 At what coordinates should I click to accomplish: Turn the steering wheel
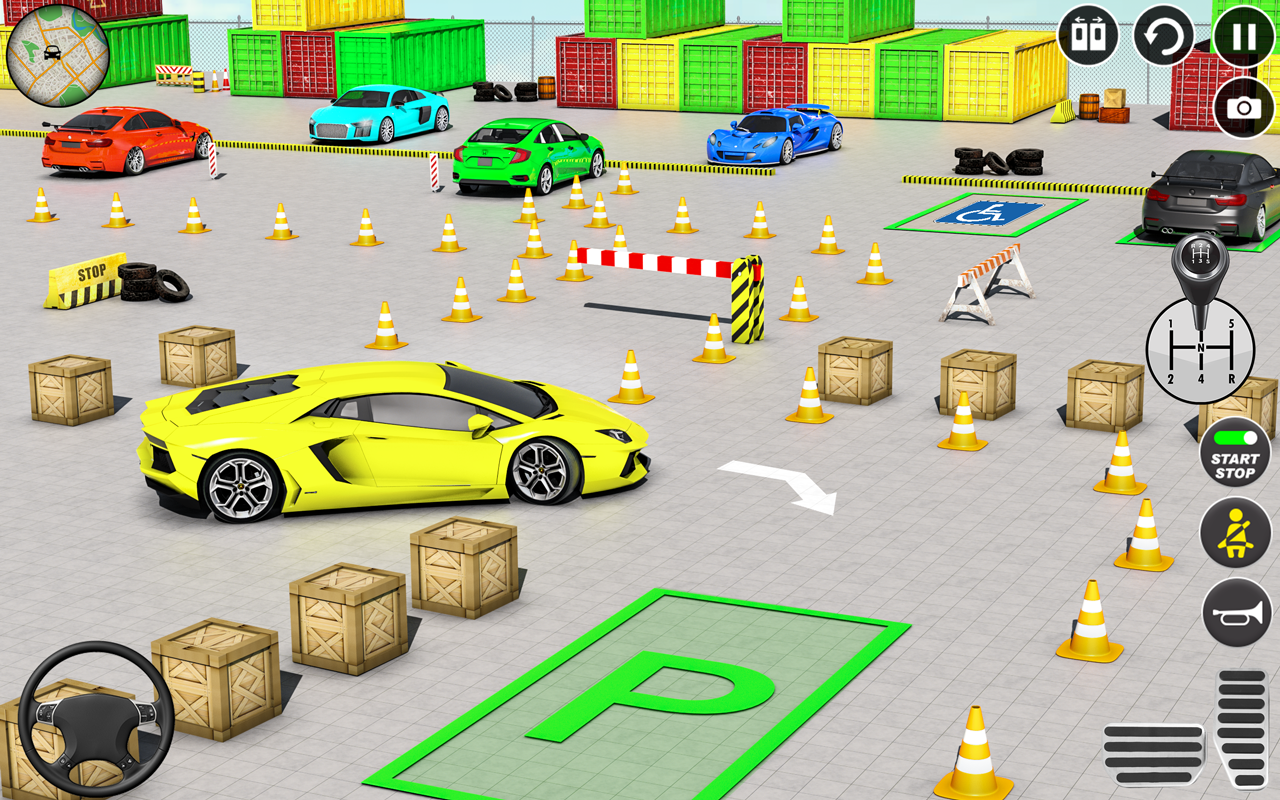(97, 718)
